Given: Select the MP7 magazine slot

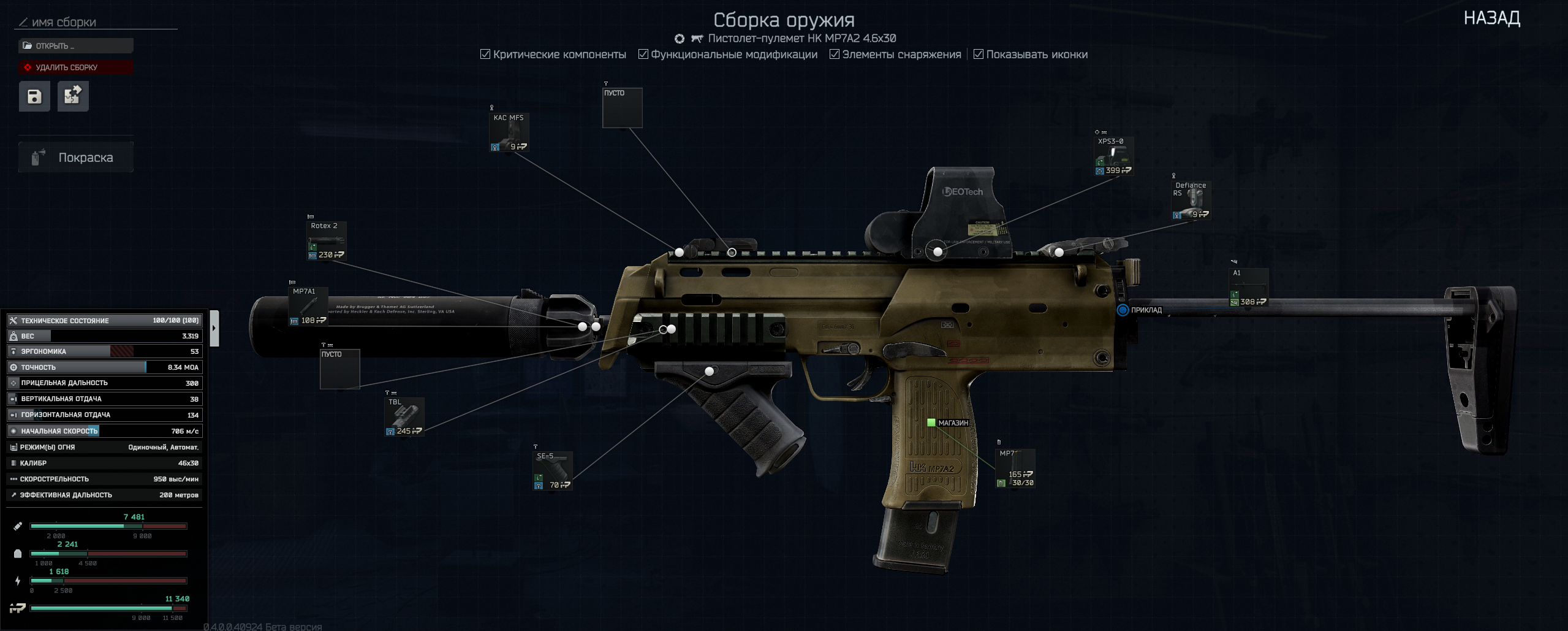Looking at the screenshot, I should coord(1015,468).
